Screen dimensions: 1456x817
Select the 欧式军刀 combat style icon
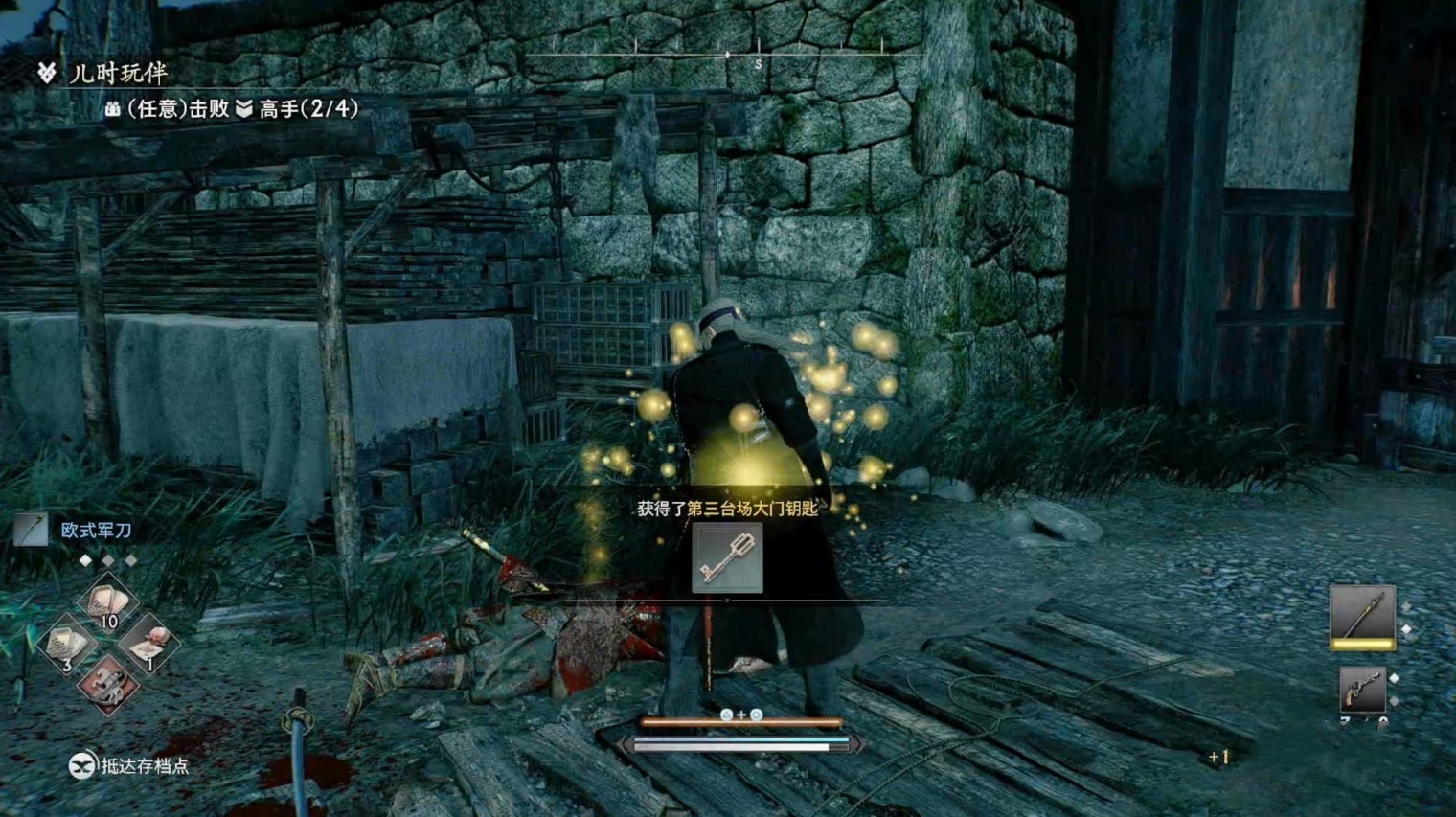(x=32, y=530)
